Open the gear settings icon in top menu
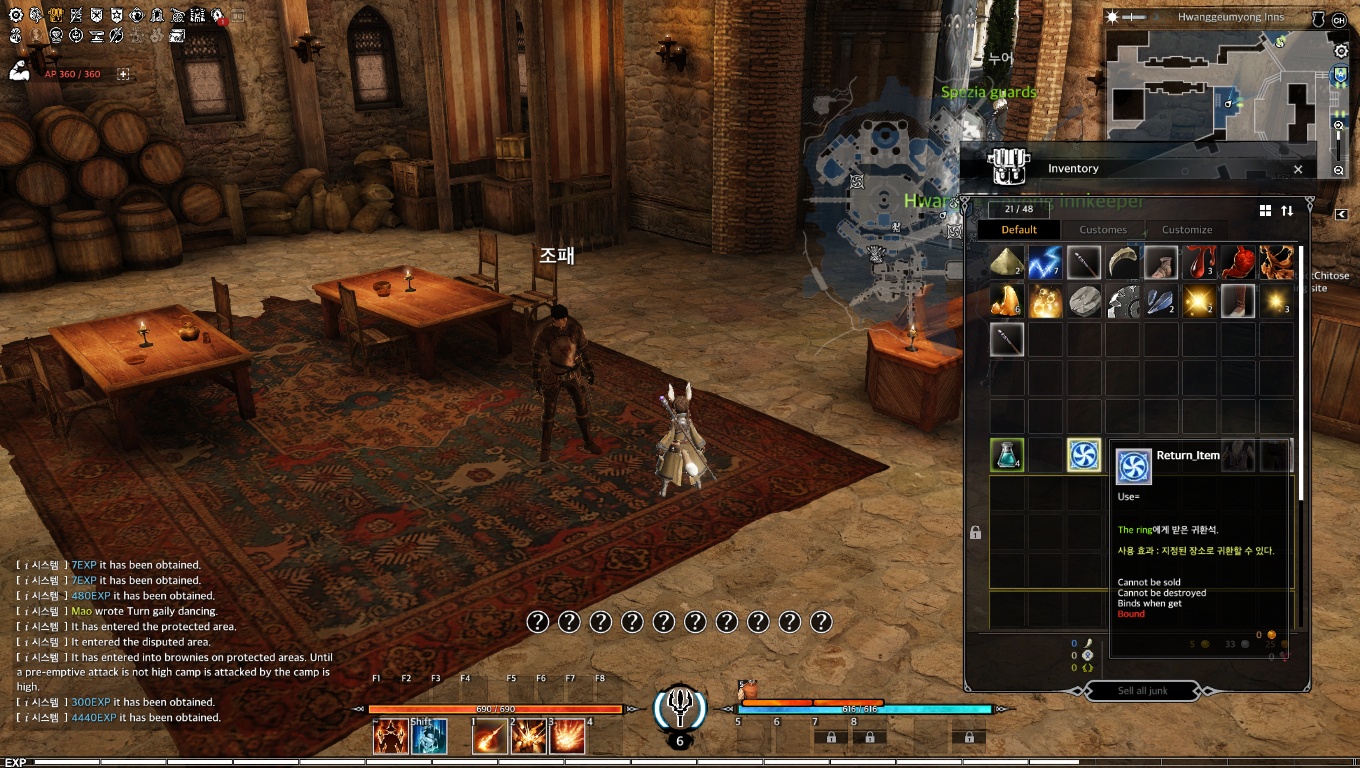1360x768 pixels. pos(16,16)
